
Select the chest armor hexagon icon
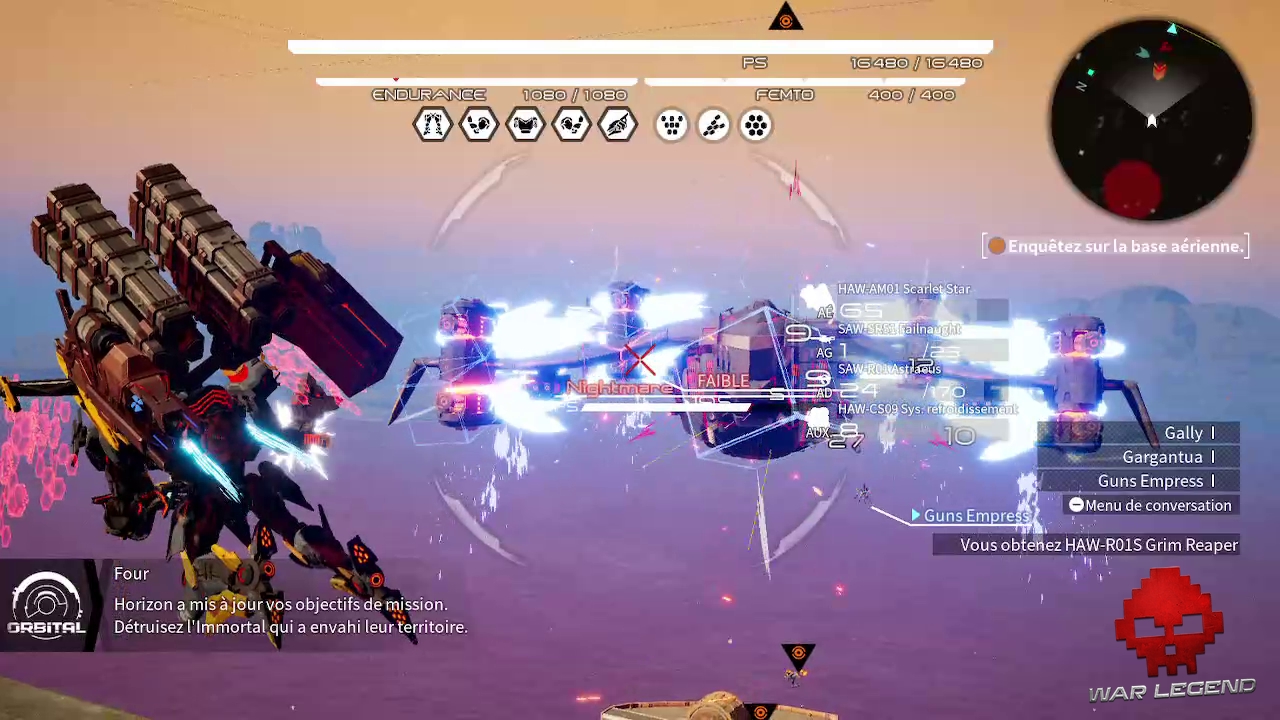(525, 125)
